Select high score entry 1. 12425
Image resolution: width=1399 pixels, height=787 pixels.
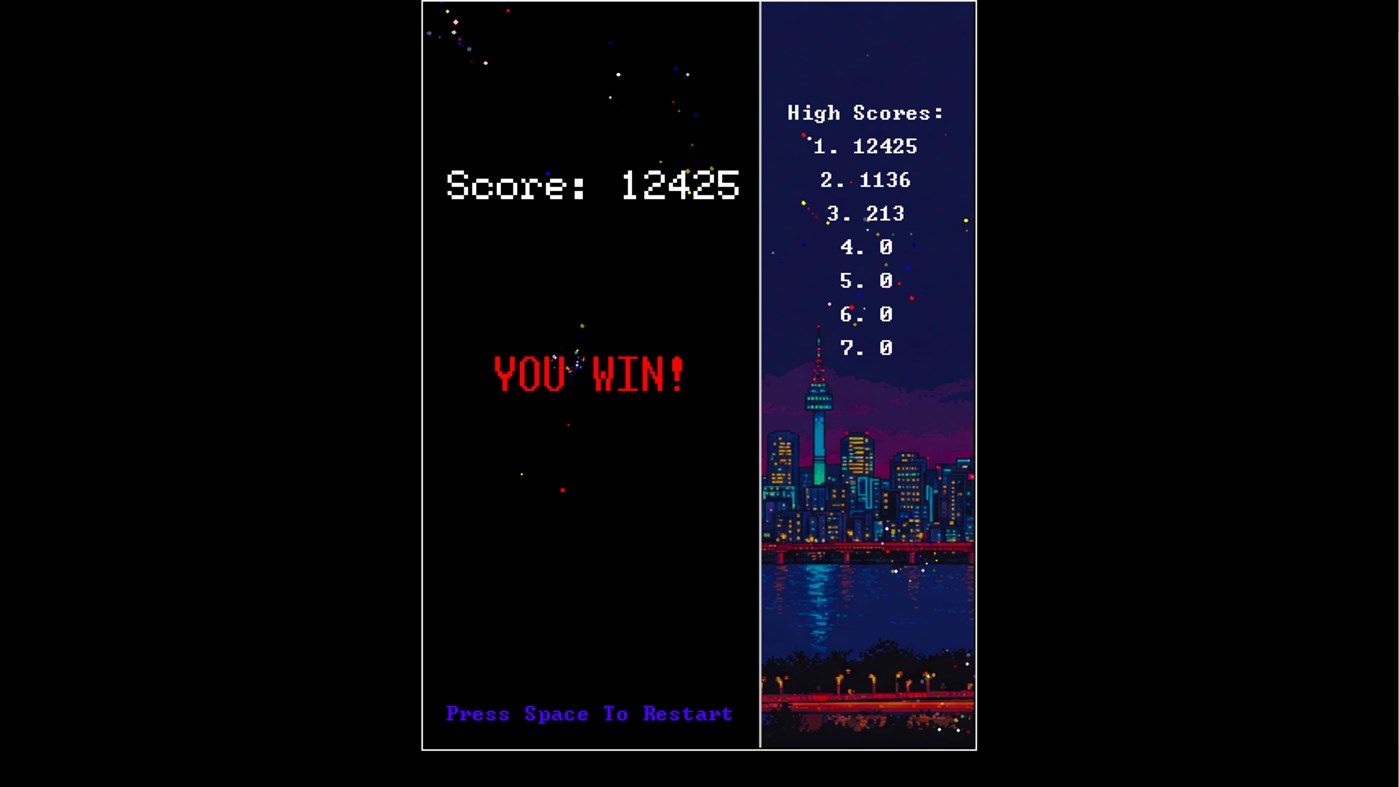click(866, 146)
